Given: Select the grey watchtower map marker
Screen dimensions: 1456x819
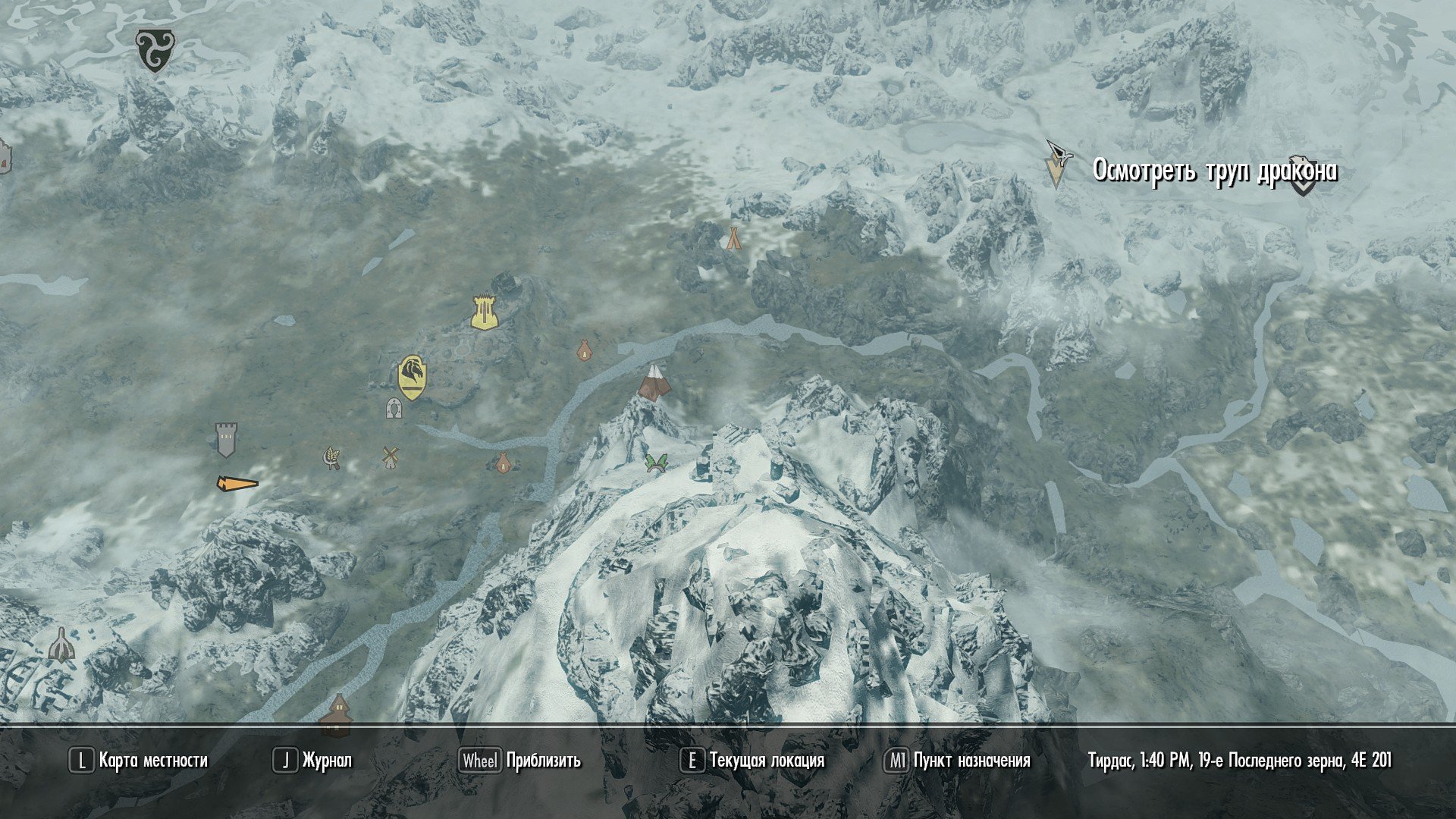Looking at the screenshot, I should (225, 440).
